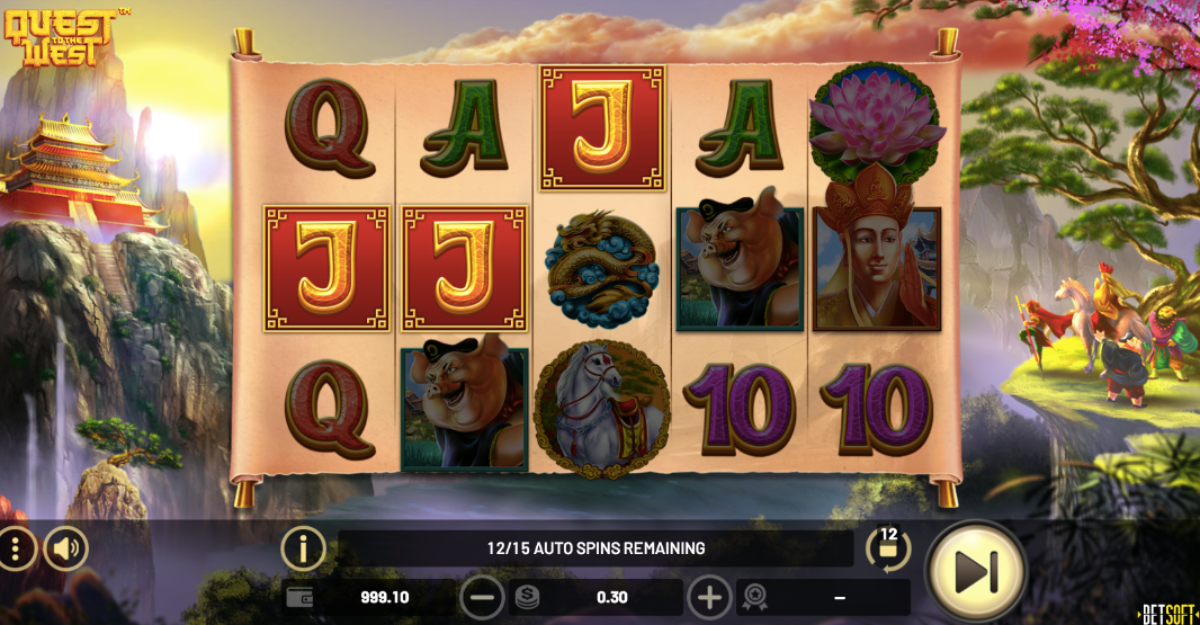Click the auto spins counter button
The width and height of the screenshot is (1200, 625).
(888, 547)
